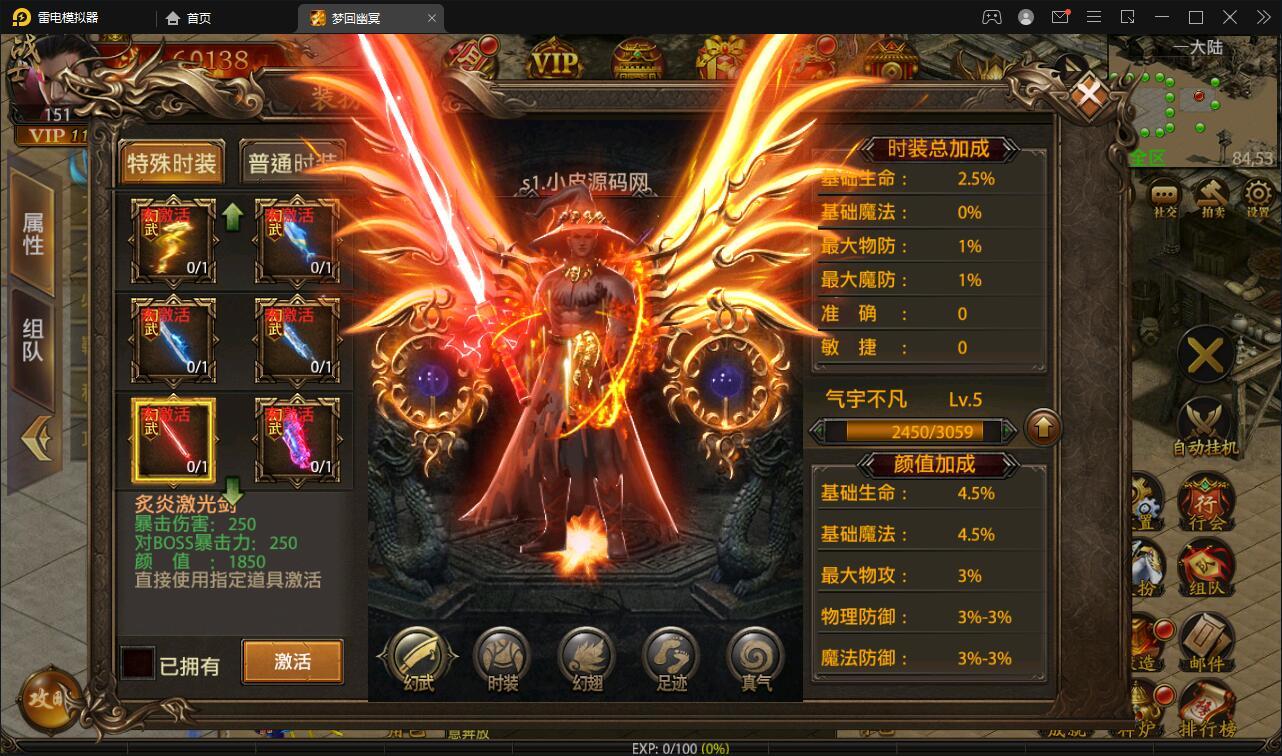Open the 社交 (social) icon
1282x756 pixels.
pyautogui.click(x=1163, y=192)
